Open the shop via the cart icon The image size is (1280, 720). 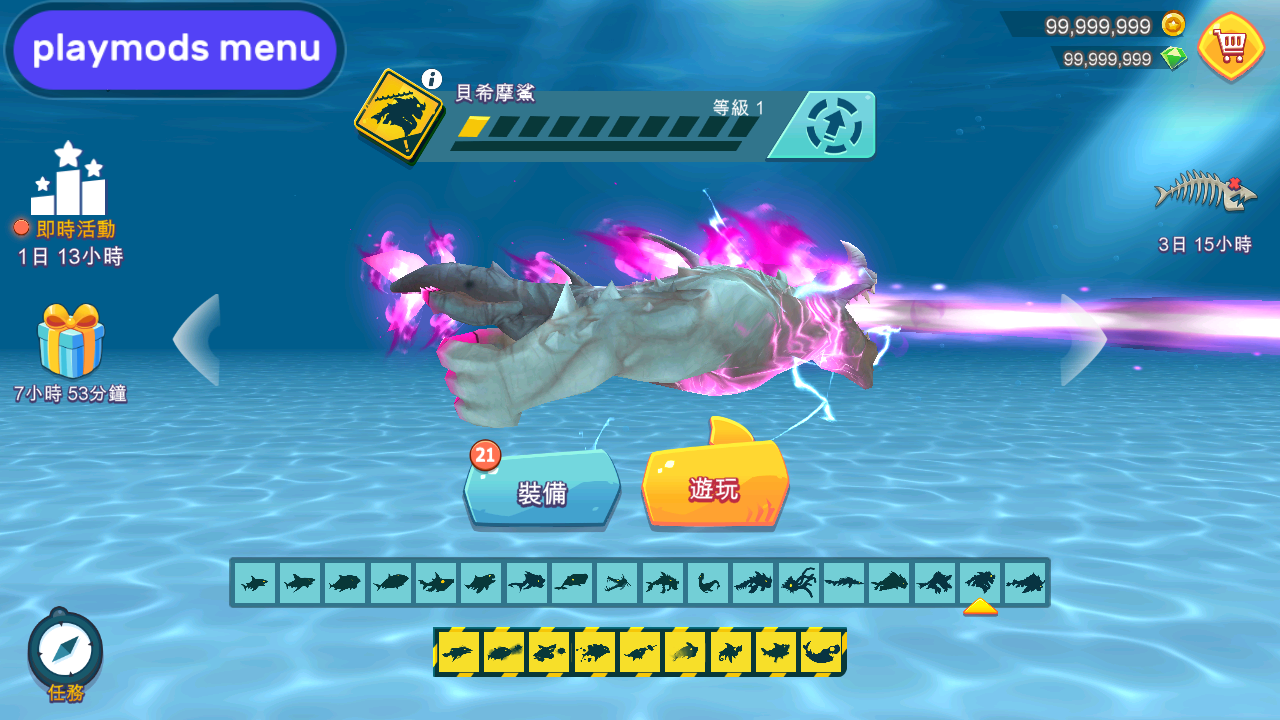[x=1229, y=46]
